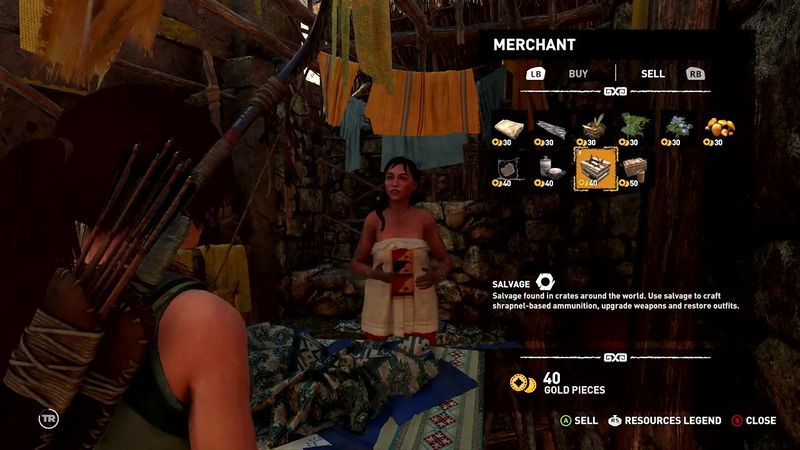
Task: Select the highlighted Salvage crate slot
Action: coord(594,167)
